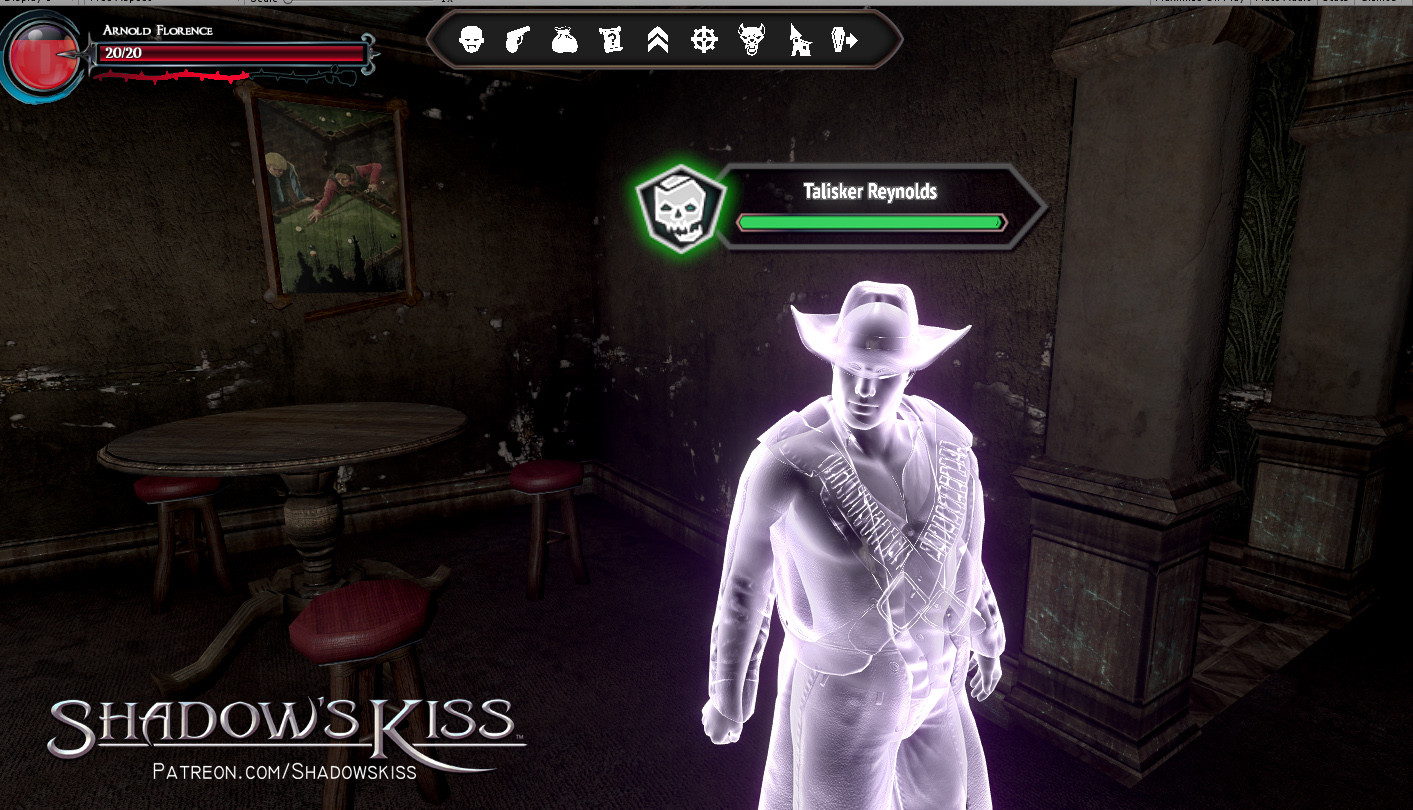1413x810 pixels.
Task: Select the revolver weapons icon
Action: (x=517, y=39)
